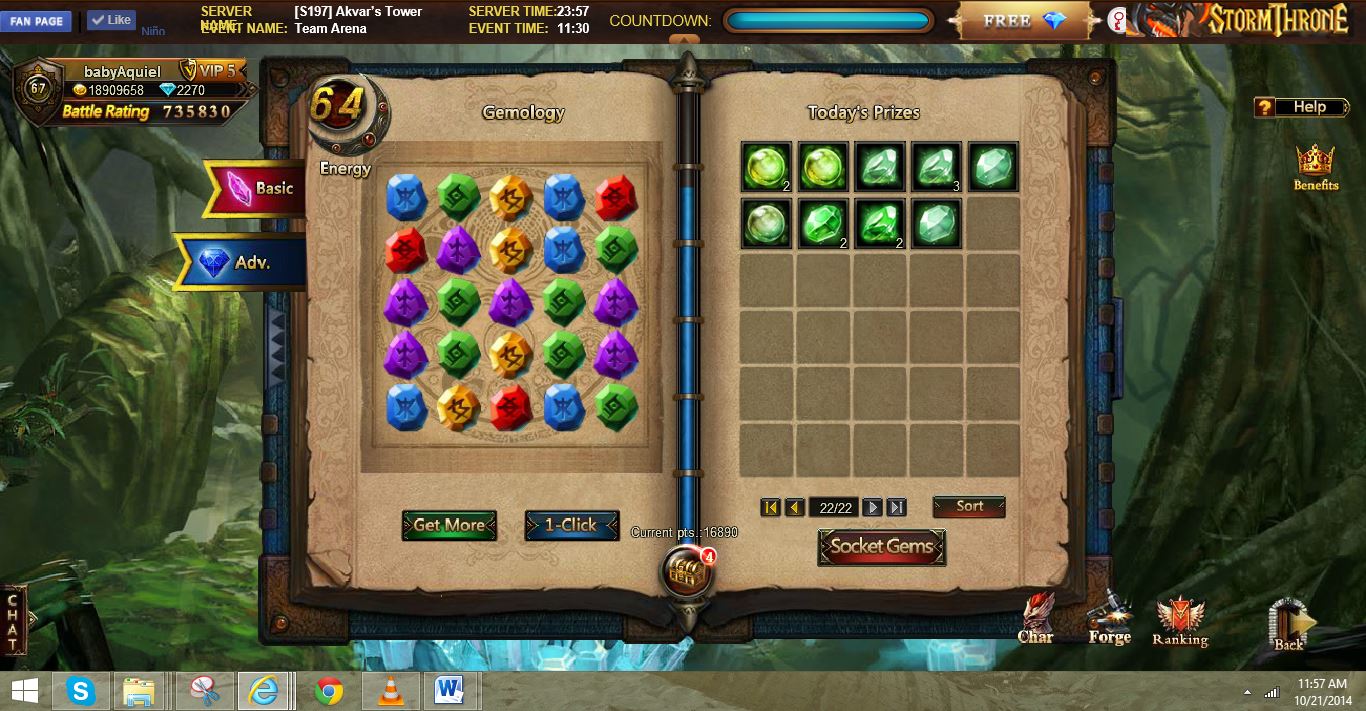
Task: Open the Forge menu
Action: pos(1109,618)
